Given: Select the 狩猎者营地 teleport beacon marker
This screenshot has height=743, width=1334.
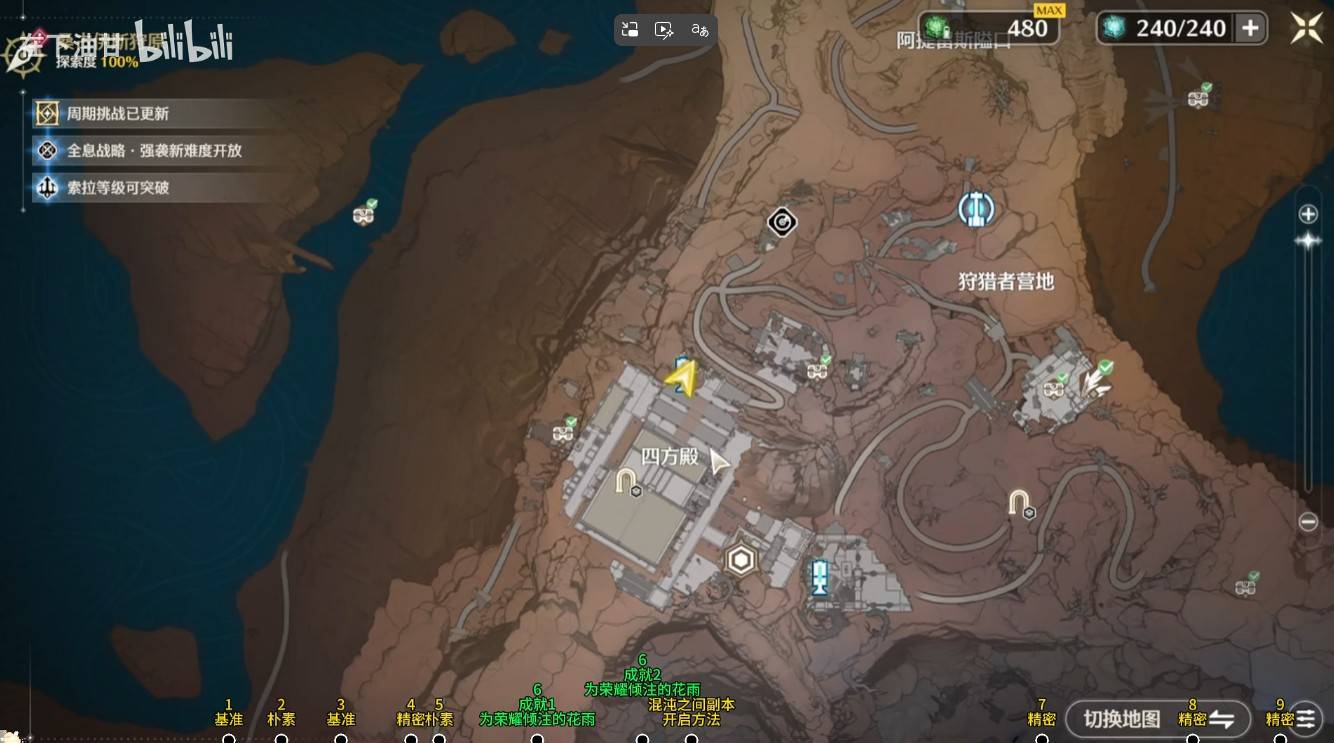Looking at the screenshot, I should click(x=976, y=209).
